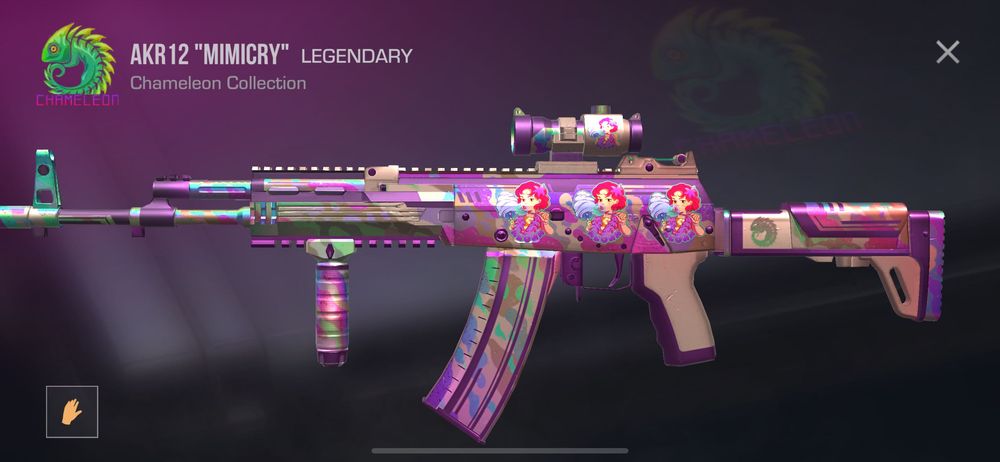The image size is (1000, 462).
Task: Close the weapon skin preview
Action: (x=947, y=52)
